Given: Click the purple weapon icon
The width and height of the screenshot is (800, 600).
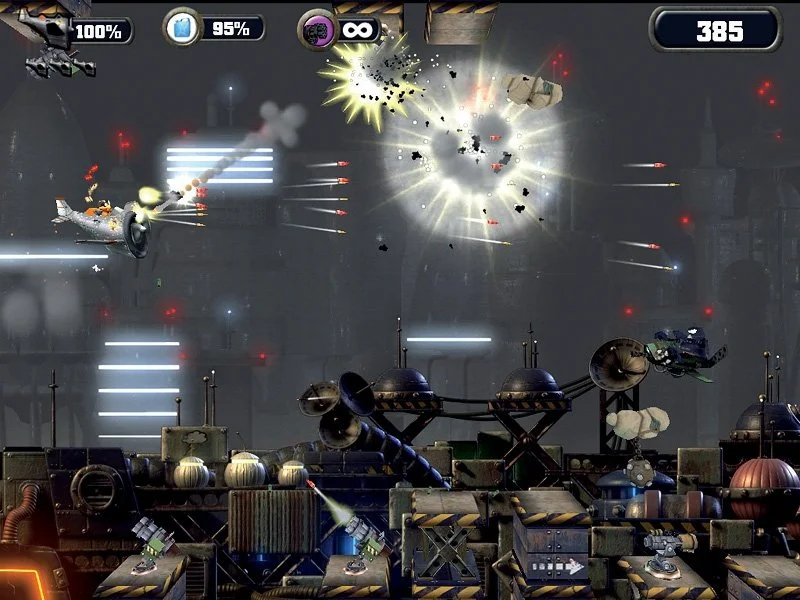Looking at the screenshot, I should click(316, 29).
